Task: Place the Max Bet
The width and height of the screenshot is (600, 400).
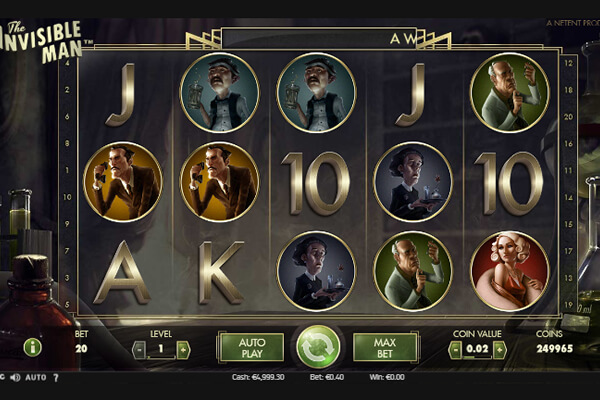Action: pos(384,347)
